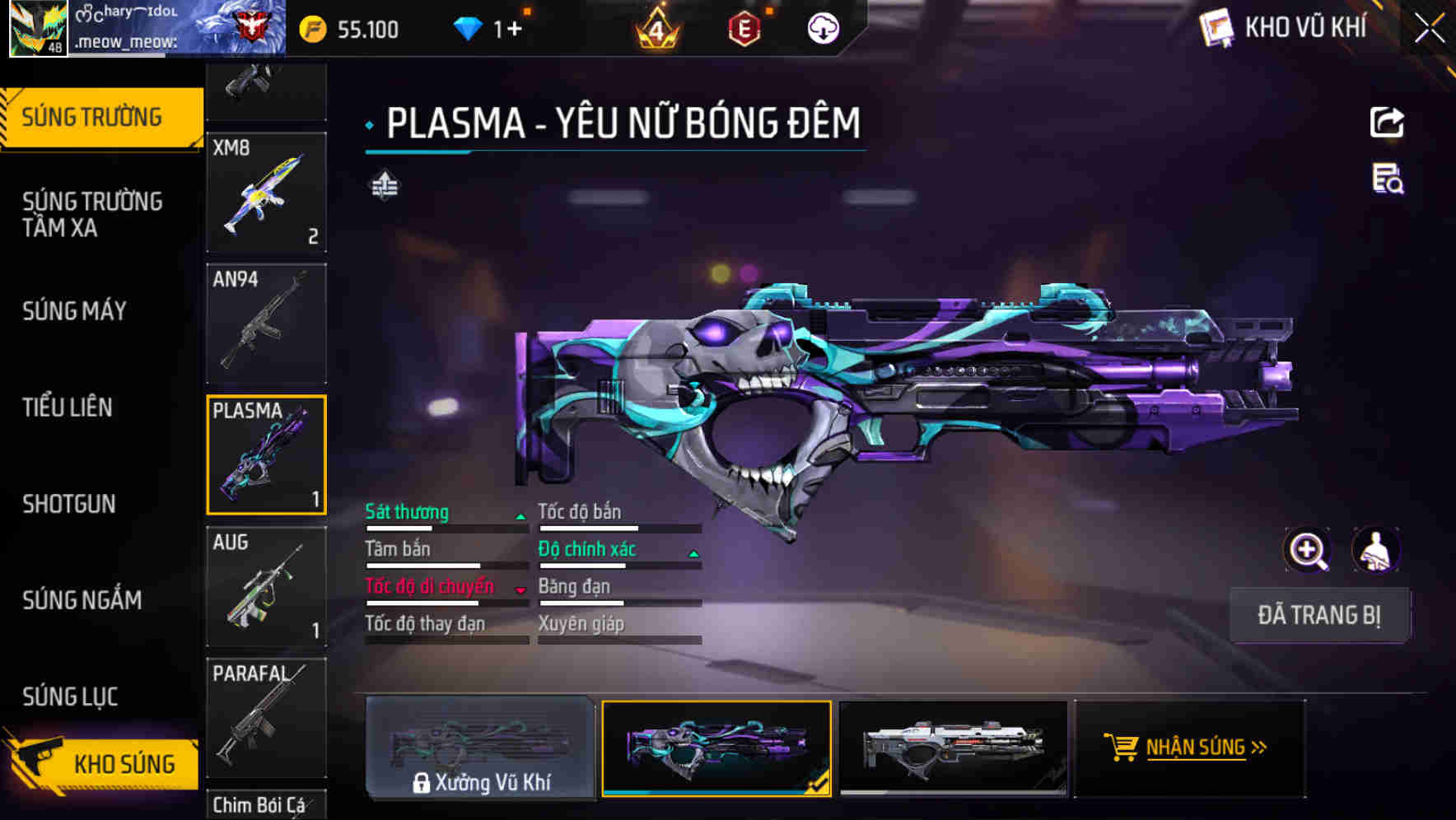Open the Súng Lục category
Image resolution: width=1456 pixels, height=820 pixels.
click(x=71, y=697)
